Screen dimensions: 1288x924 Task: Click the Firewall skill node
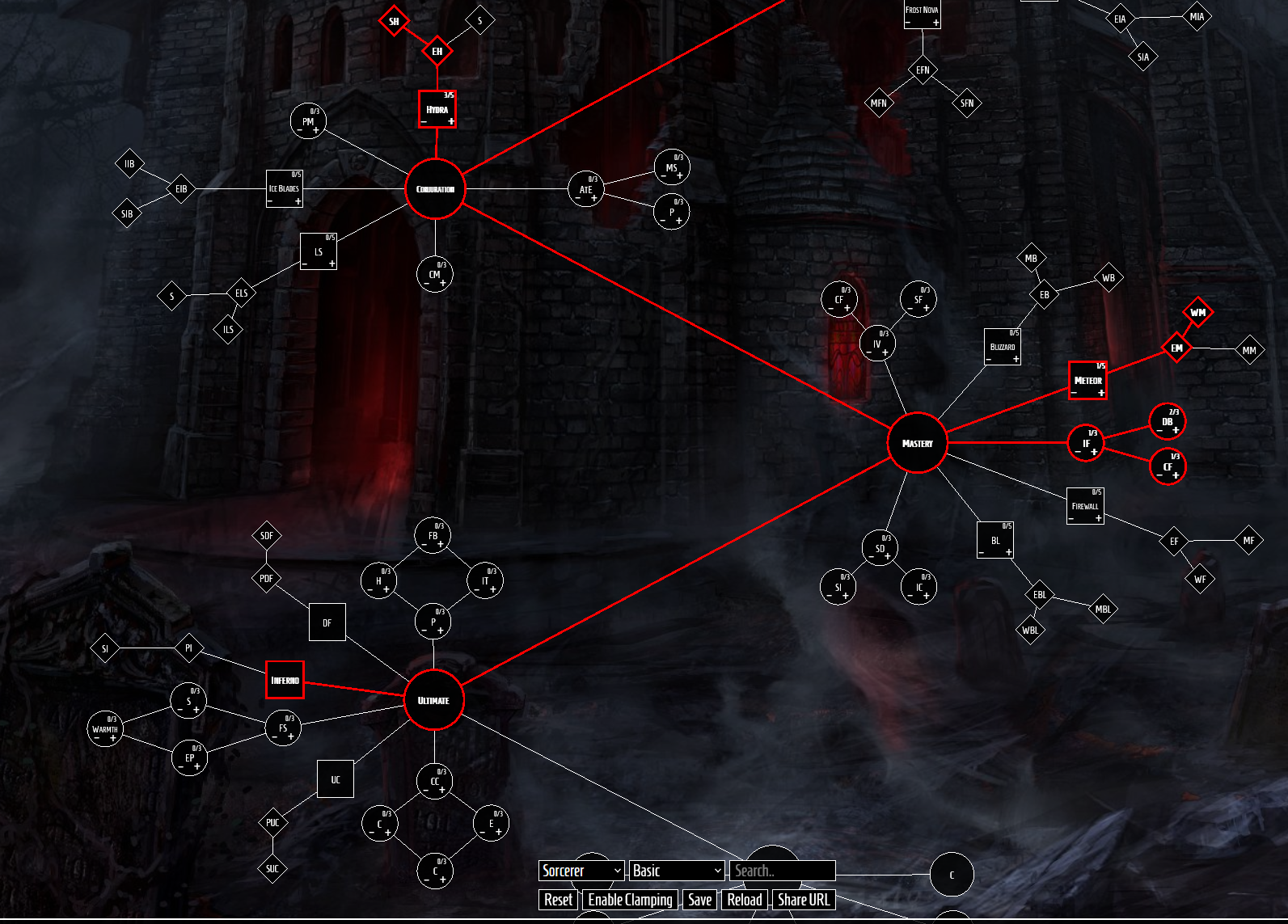point(1085,504)
